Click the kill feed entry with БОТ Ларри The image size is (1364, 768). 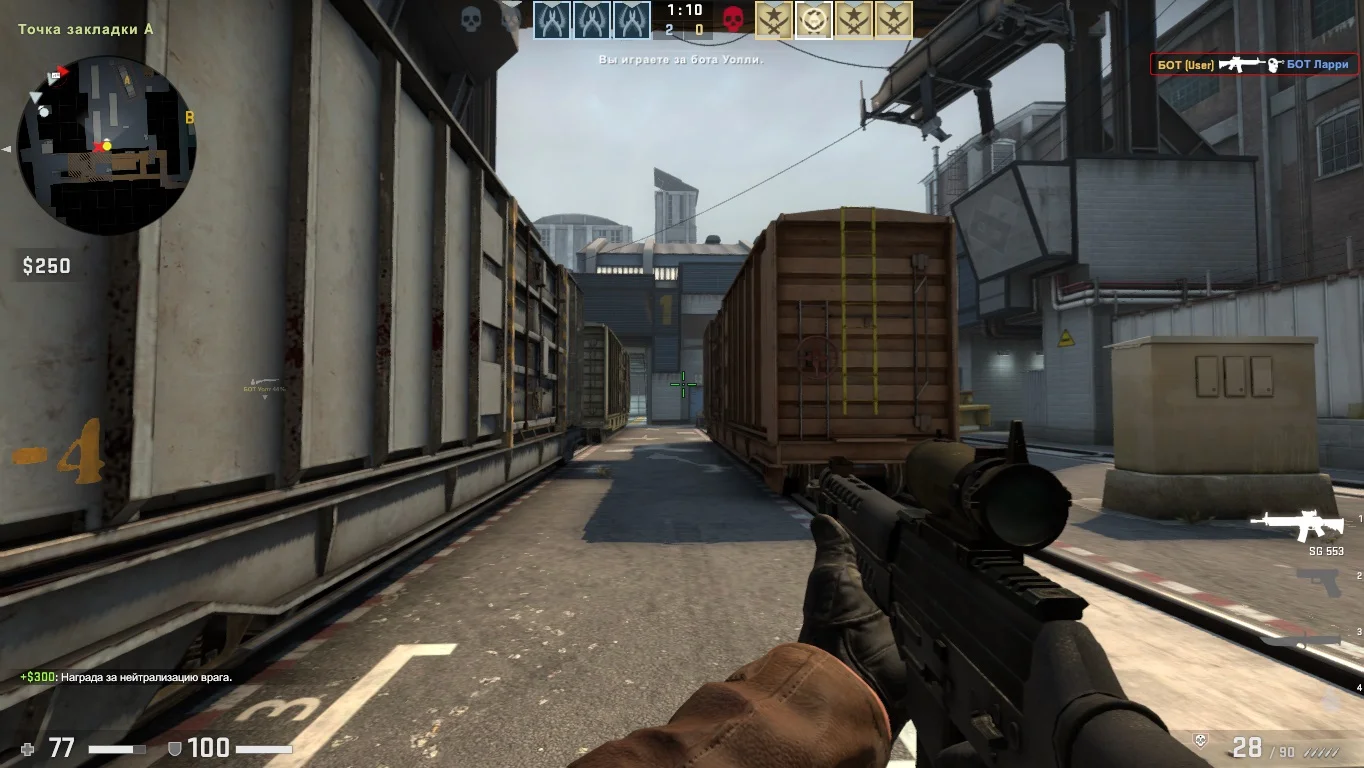tap(1253, 65)
